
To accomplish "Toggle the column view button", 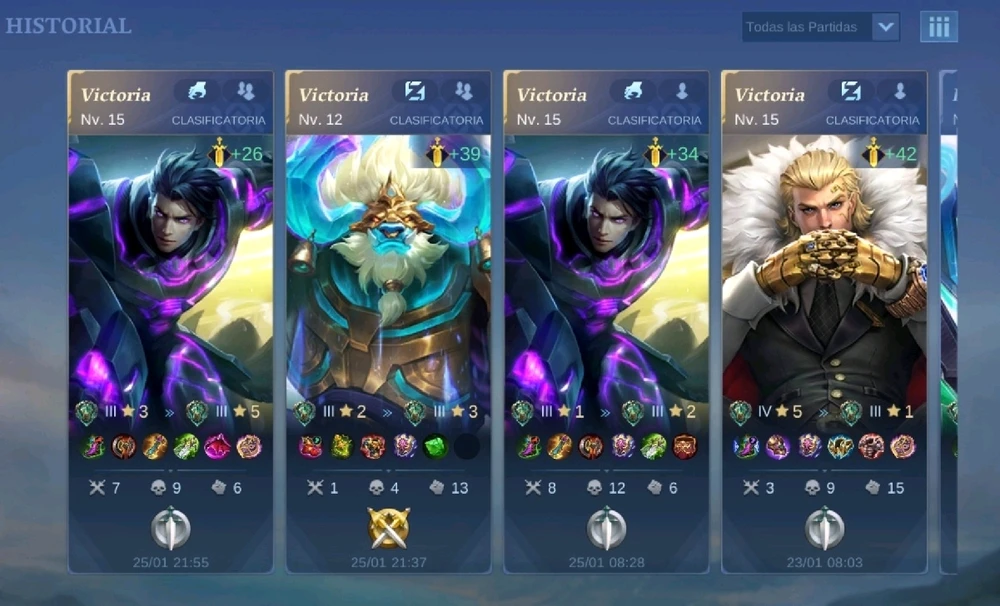I will point(938,27).
